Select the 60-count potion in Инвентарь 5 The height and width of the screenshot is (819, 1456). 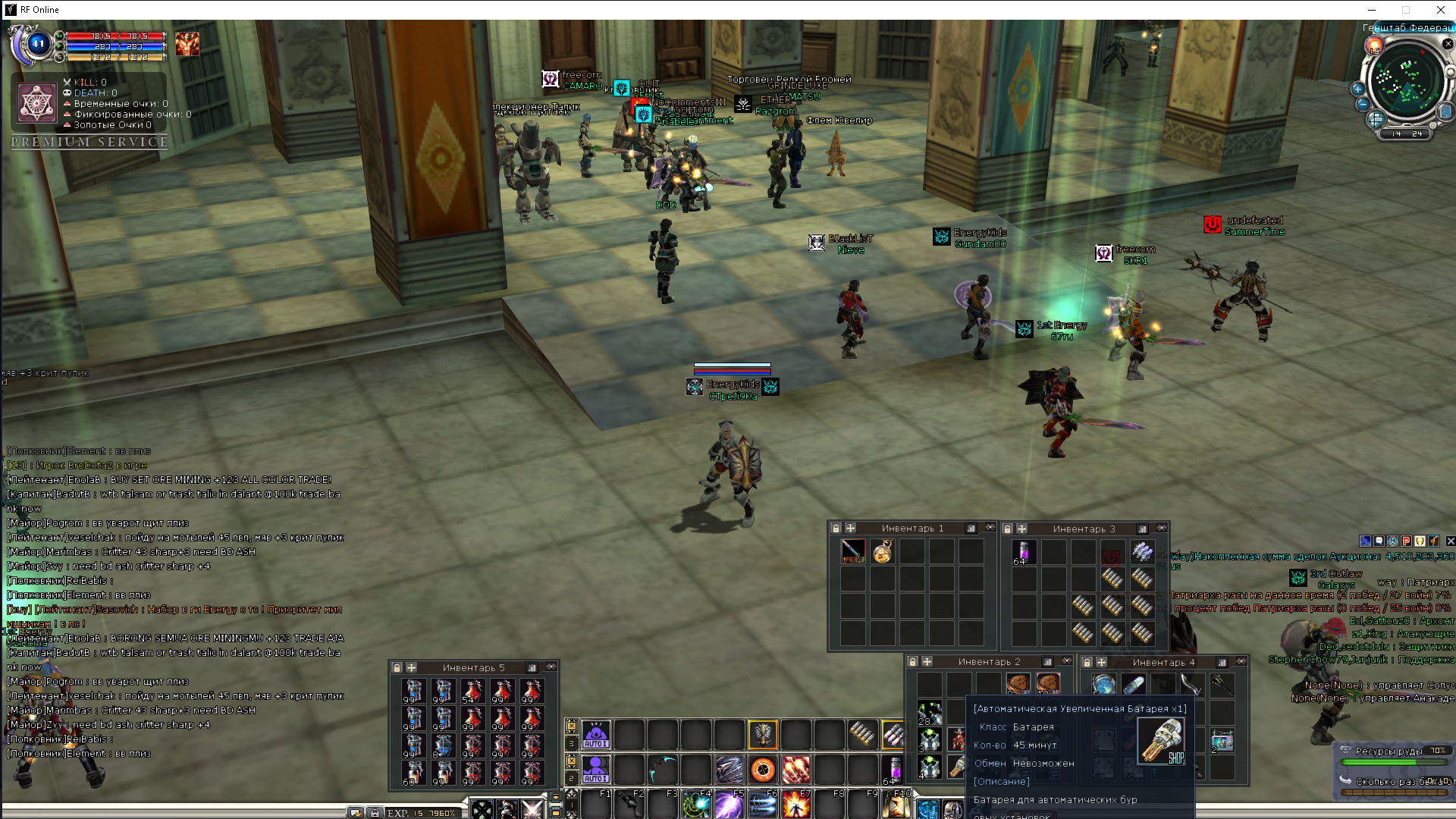(414, 773)
